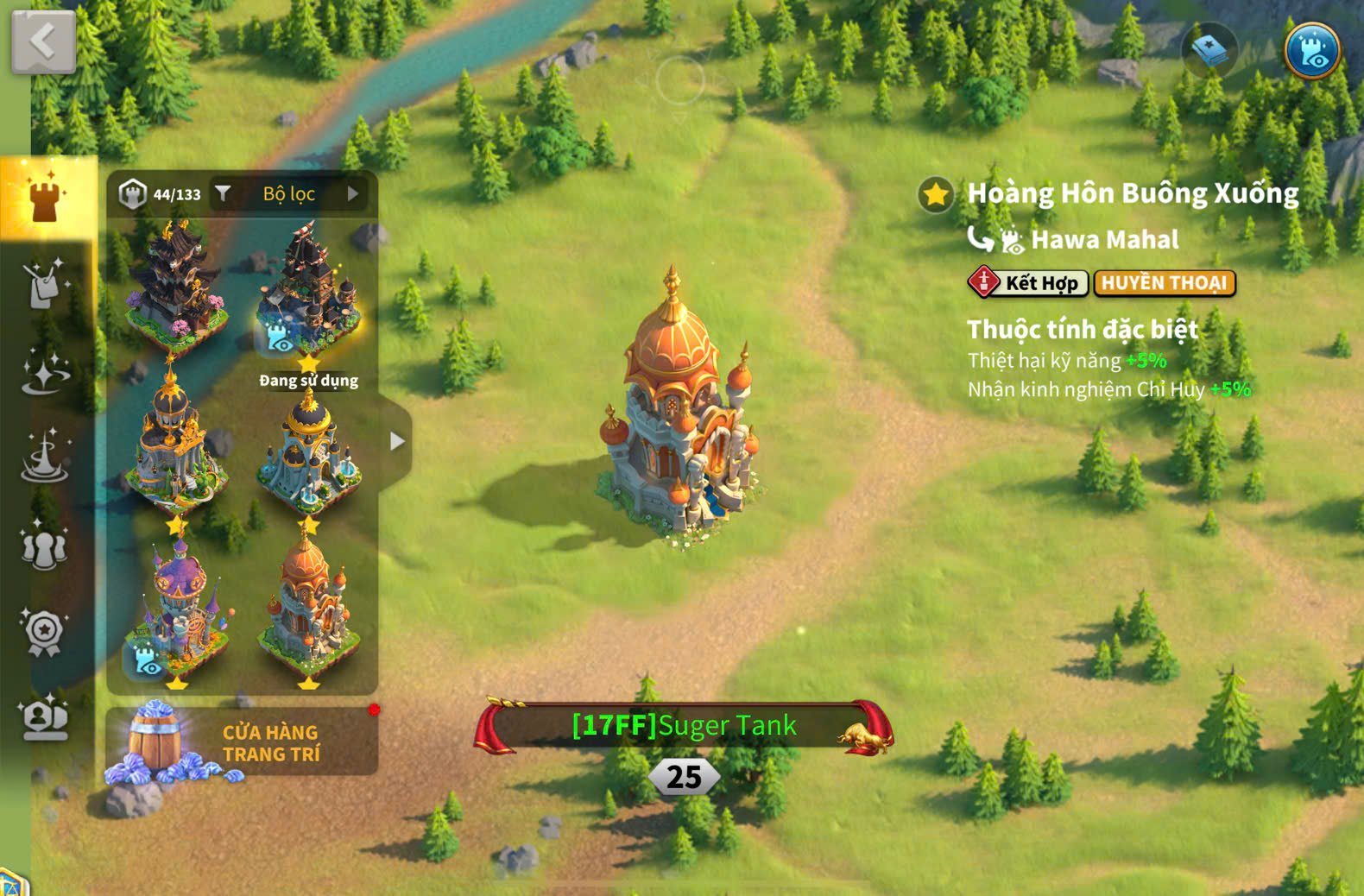Open the portrait frame tab
Image resolution: width=1364 pixels, height=896 pixels.
click(45, 718)
